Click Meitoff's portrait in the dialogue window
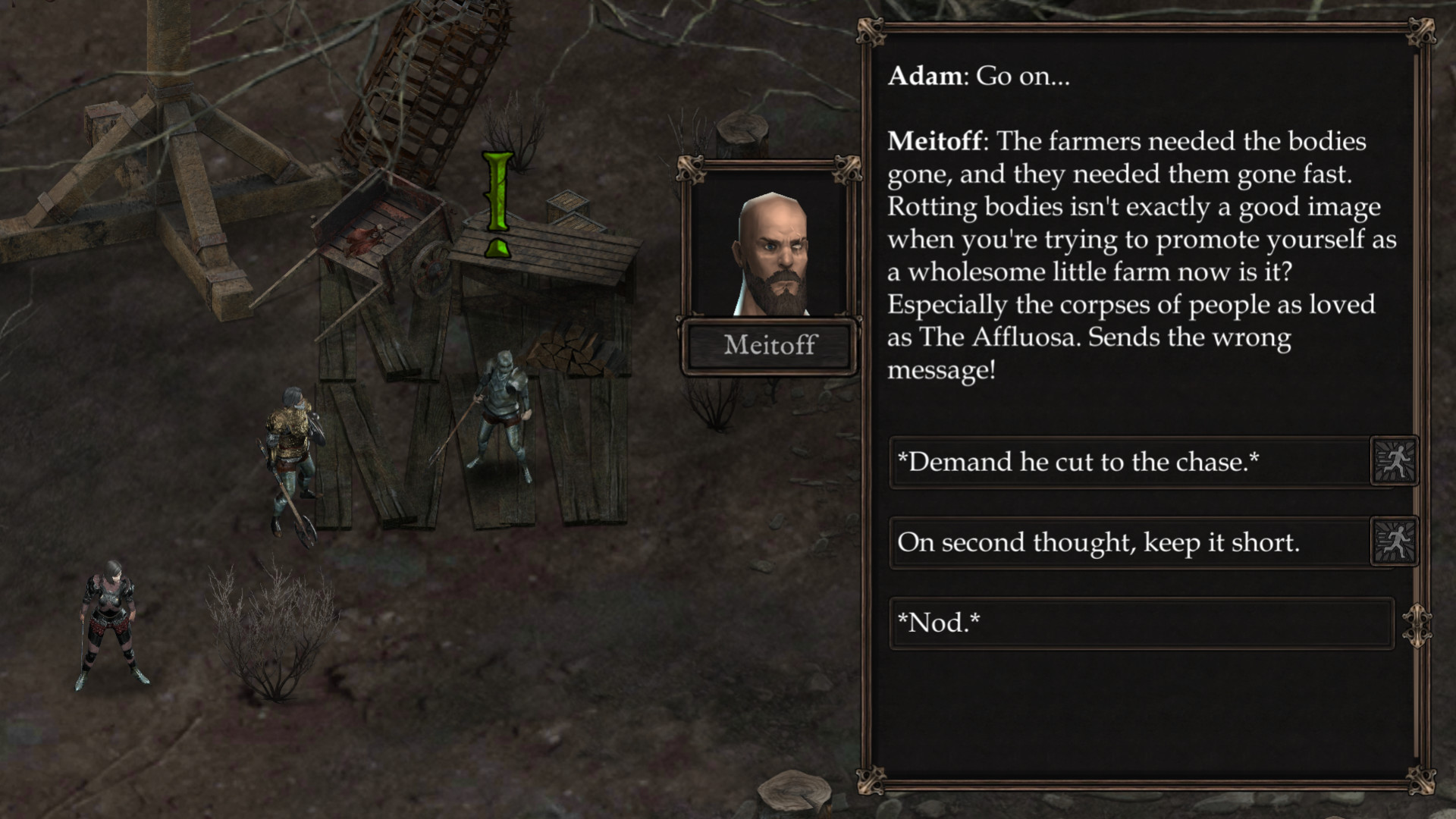 coord(771,243)
